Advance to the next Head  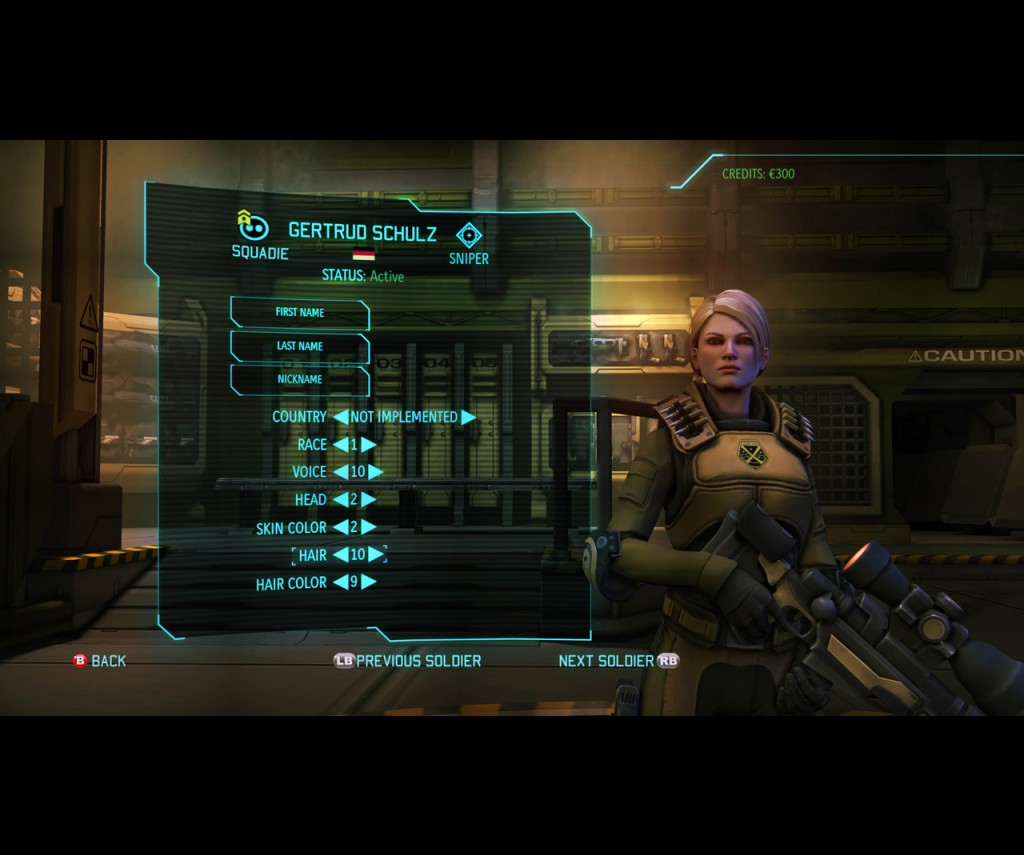tap(368, 499)
